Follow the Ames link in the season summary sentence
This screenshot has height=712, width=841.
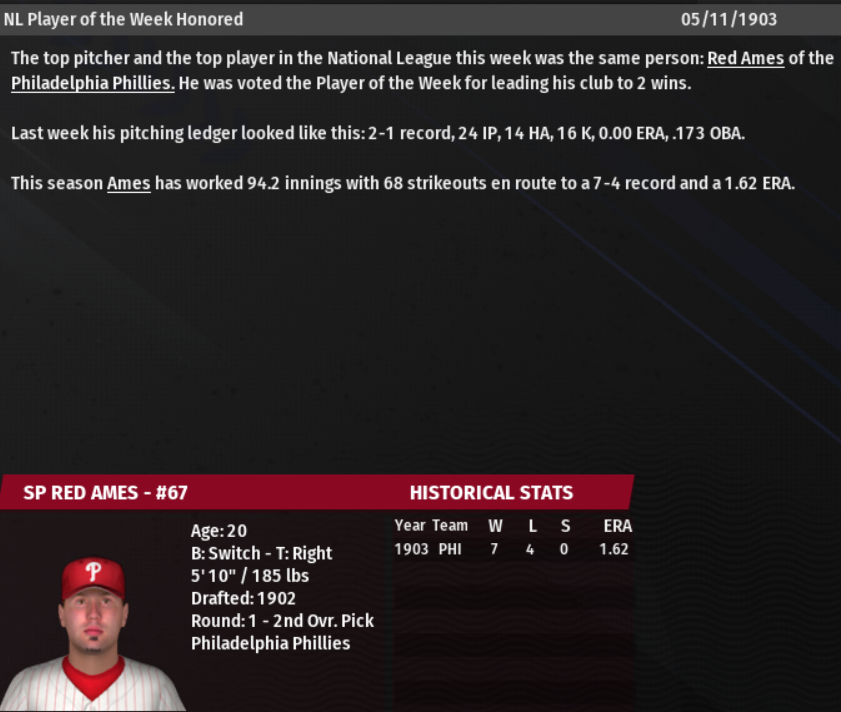tap(128, 184)
